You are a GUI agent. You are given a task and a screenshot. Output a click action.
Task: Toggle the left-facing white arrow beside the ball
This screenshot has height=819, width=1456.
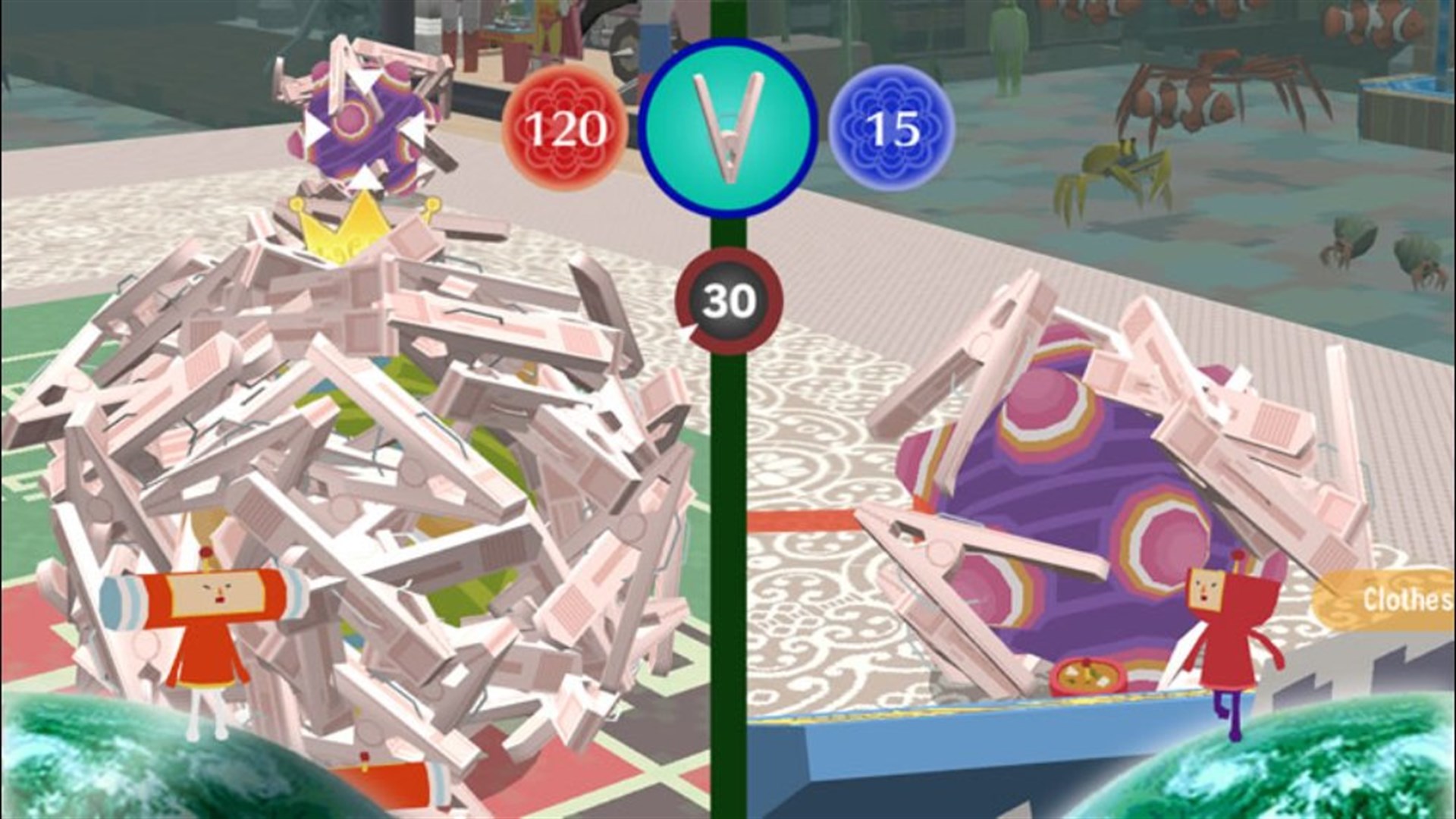[x=314, y=129]
